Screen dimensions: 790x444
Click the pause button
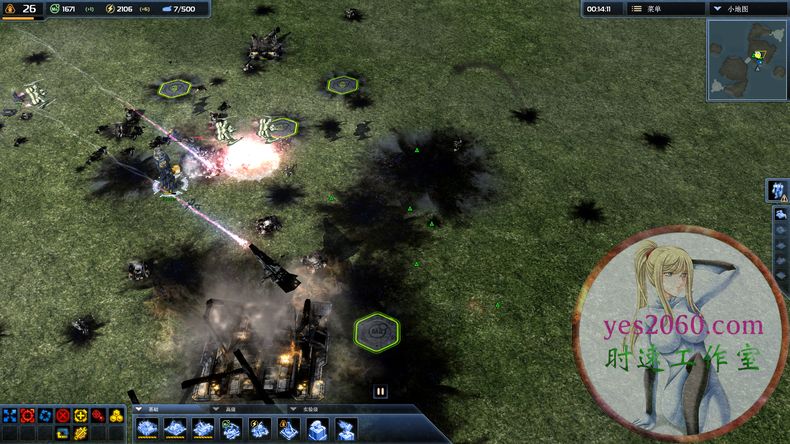[x=380, y=391]
